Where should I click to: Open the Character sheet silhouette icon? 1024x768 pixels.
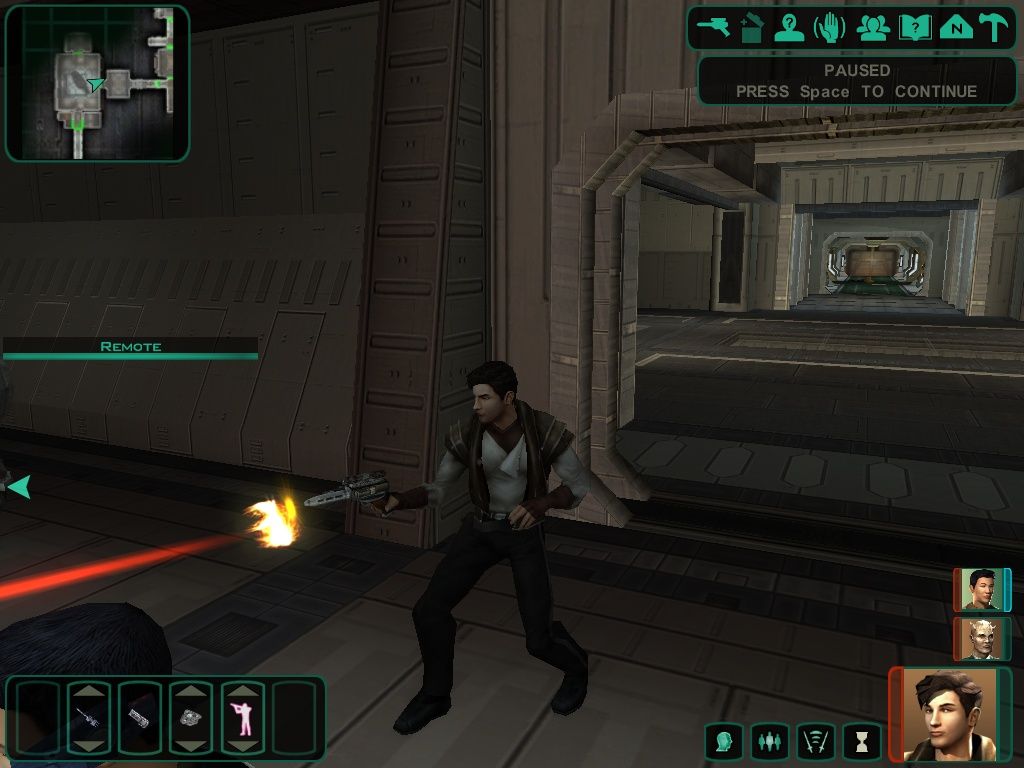790,28
